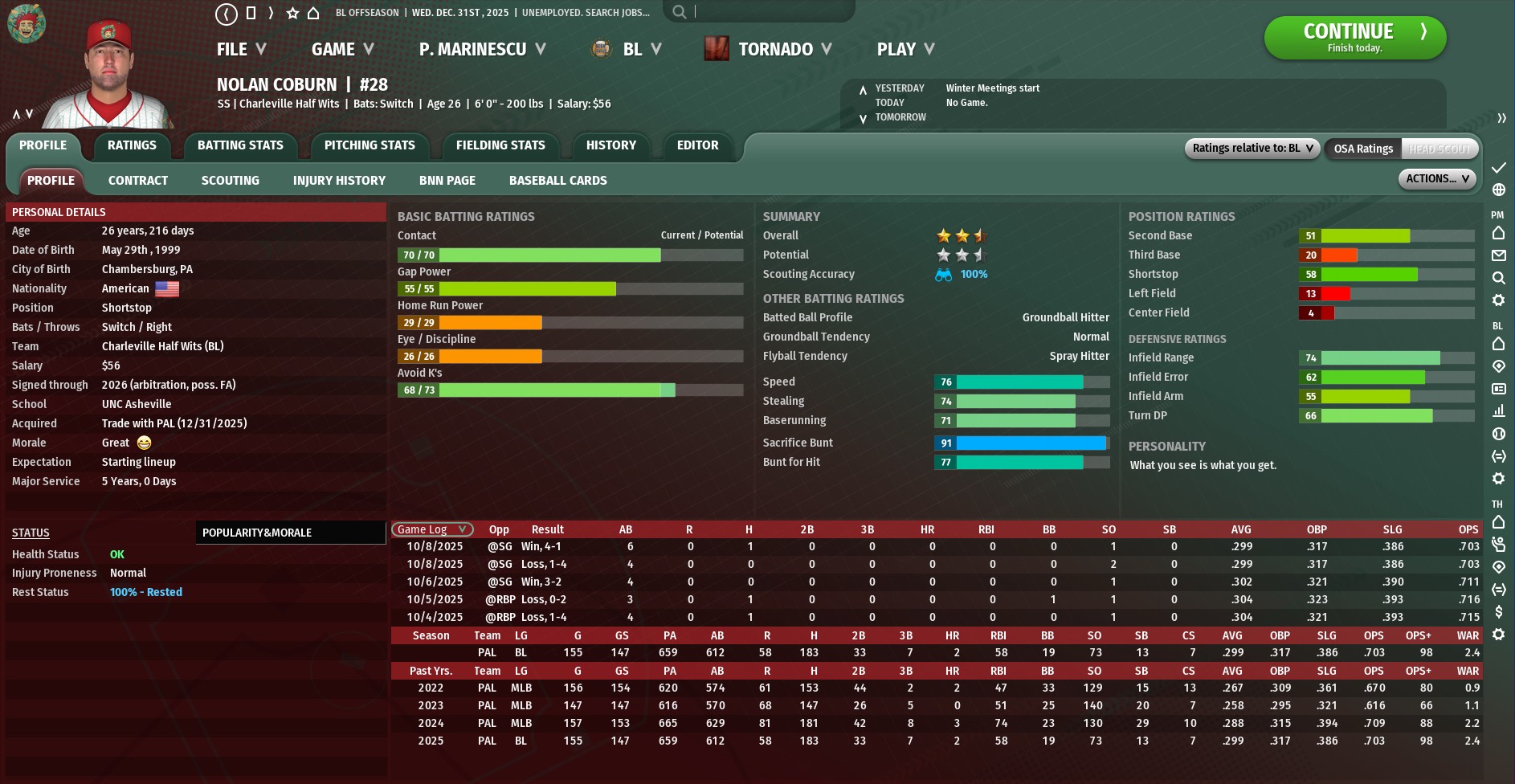Open the Game menu
1515x784 pixels.
[342, 50]
